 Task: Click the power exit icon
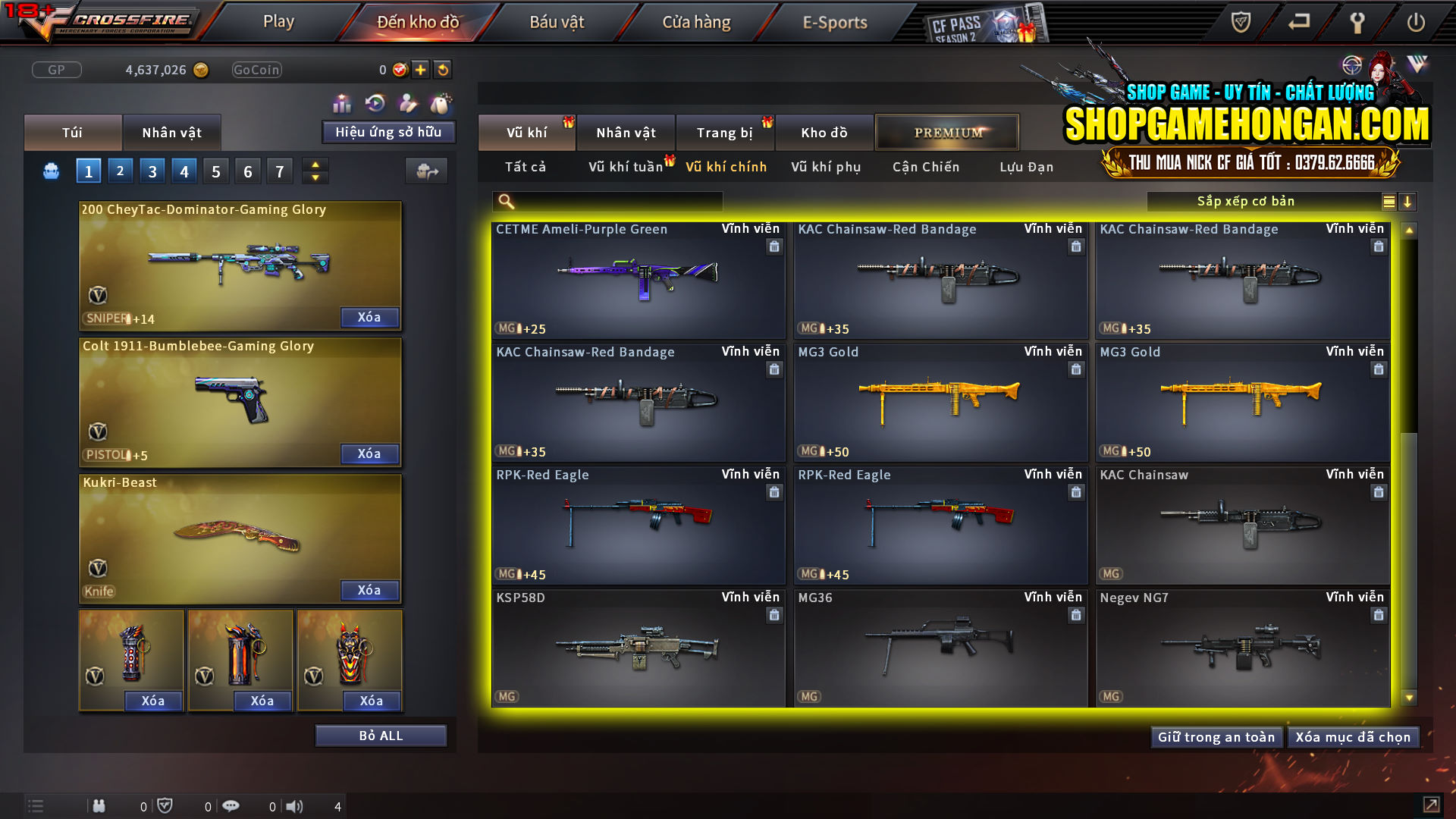(1417, 23)
